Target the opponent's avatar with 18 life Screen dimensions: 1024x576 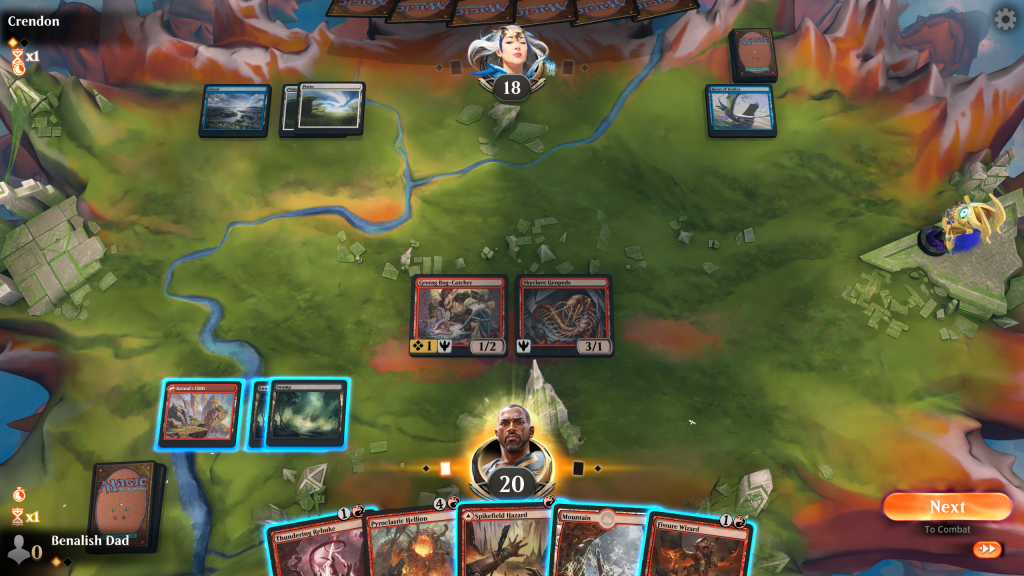pyautogui.click(x=510, y=60)
